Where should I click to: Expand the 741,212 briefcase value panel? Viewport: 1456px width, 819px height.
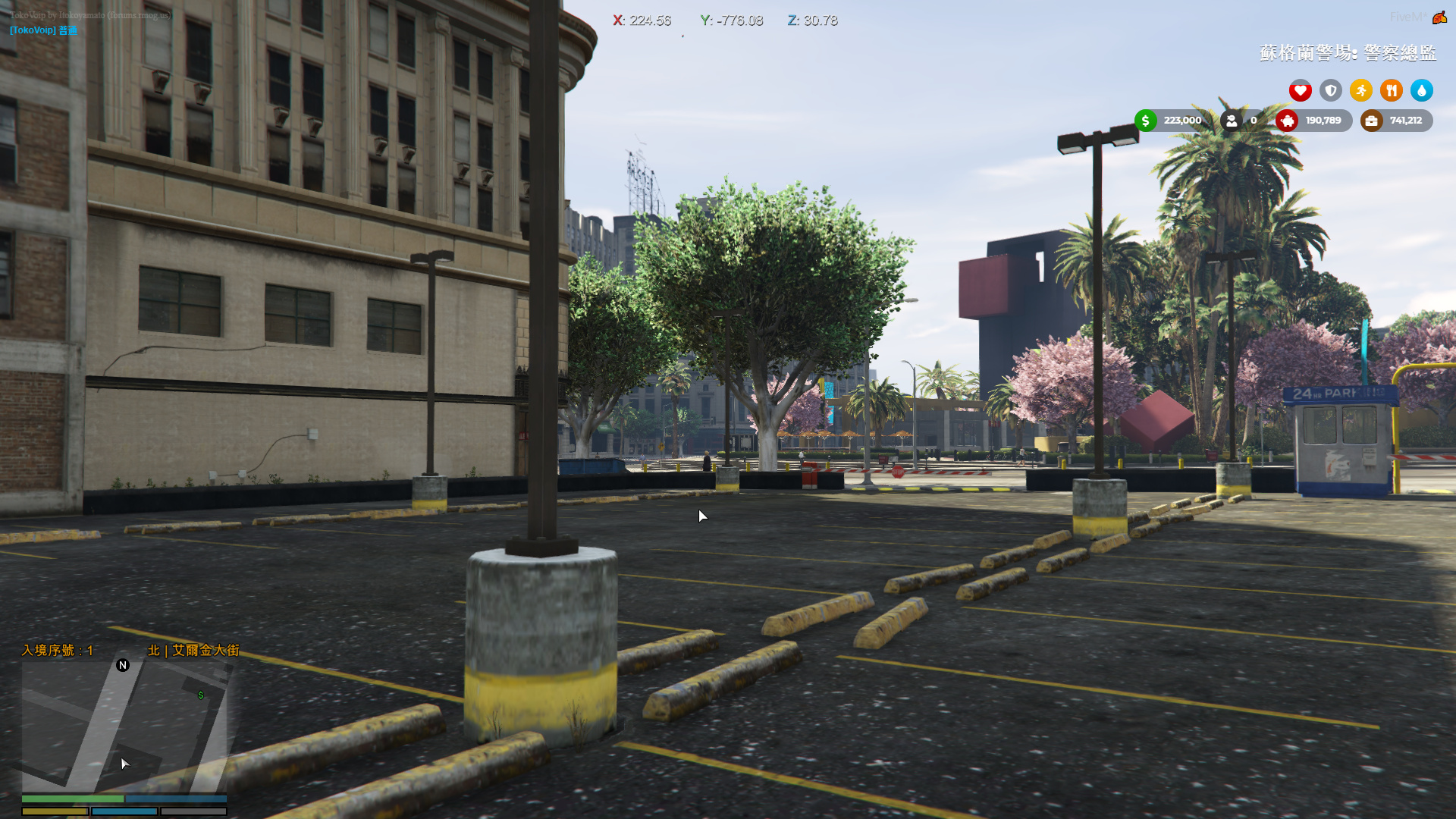coord(1406,120)
